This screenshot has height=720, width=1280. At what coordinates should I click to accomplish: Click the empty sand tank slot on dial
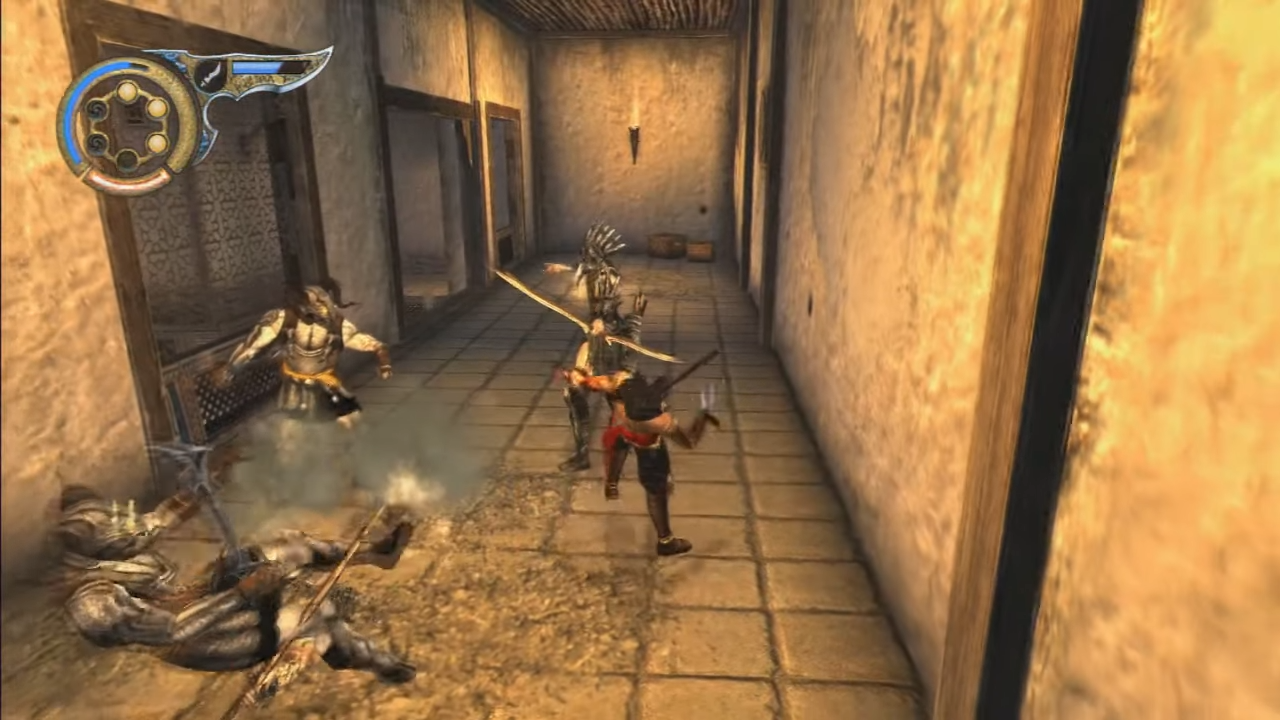click(126, 158)
